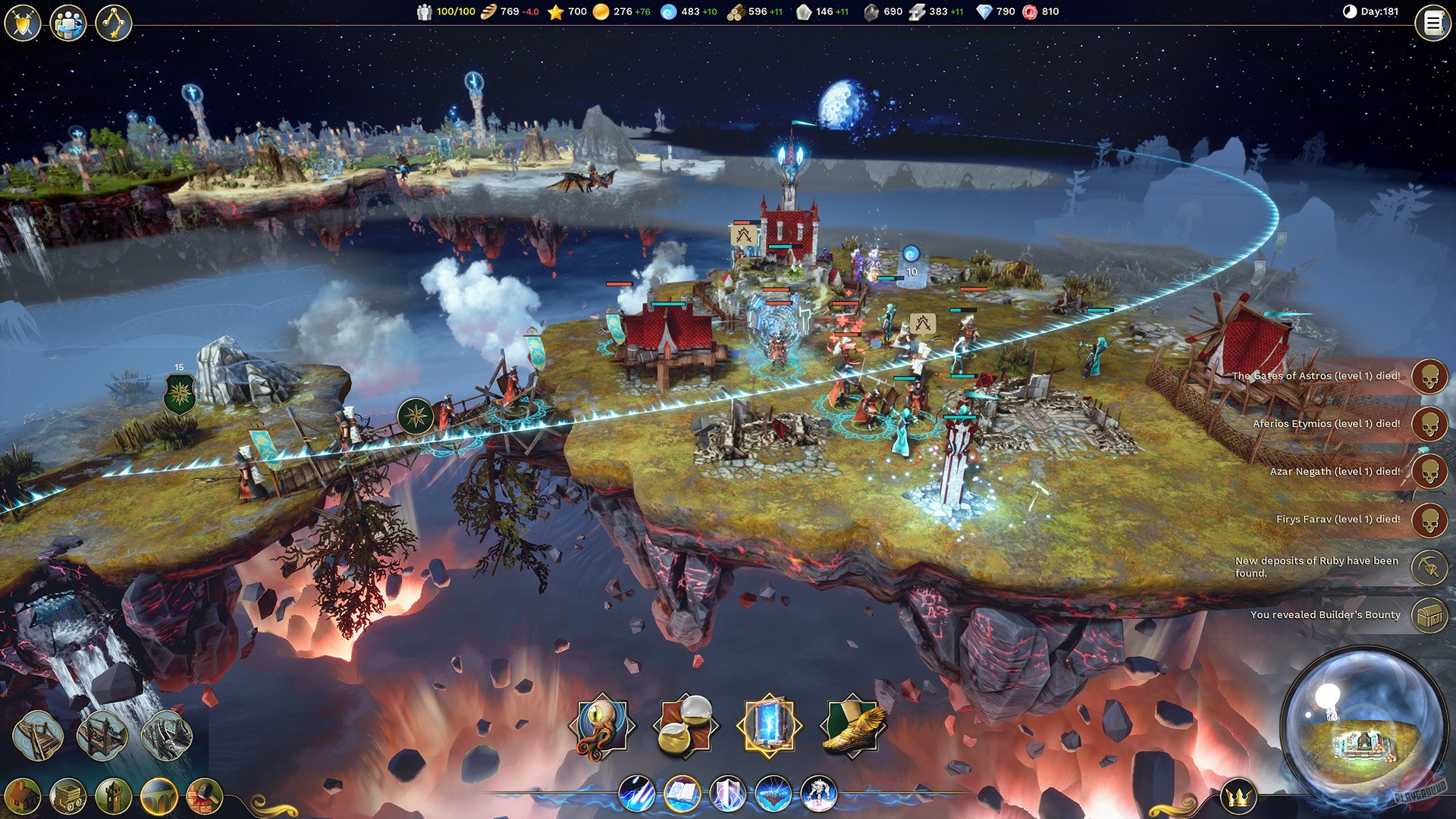Pick the grey bone bridge option
Screen dimensions: 1456x819
coord(166,735)
